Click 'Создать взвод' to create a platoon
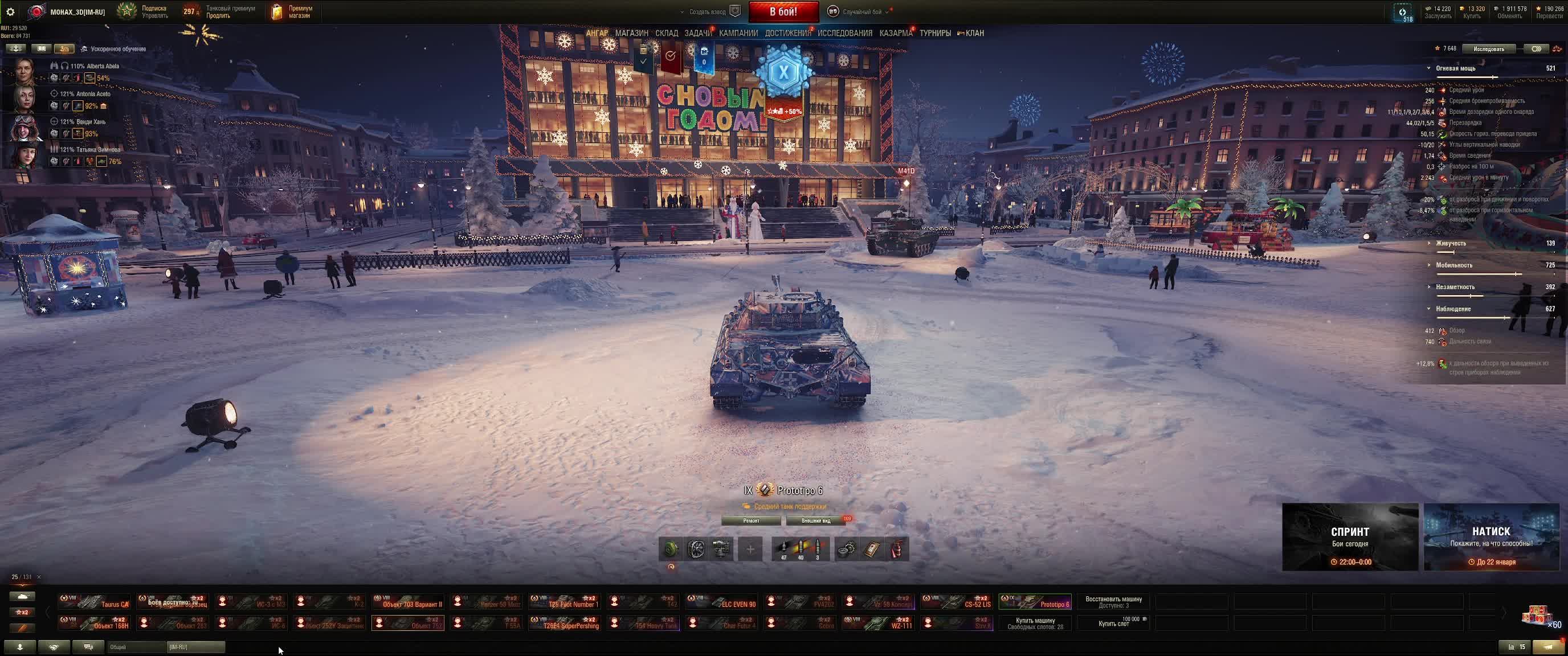 [707, 11]
